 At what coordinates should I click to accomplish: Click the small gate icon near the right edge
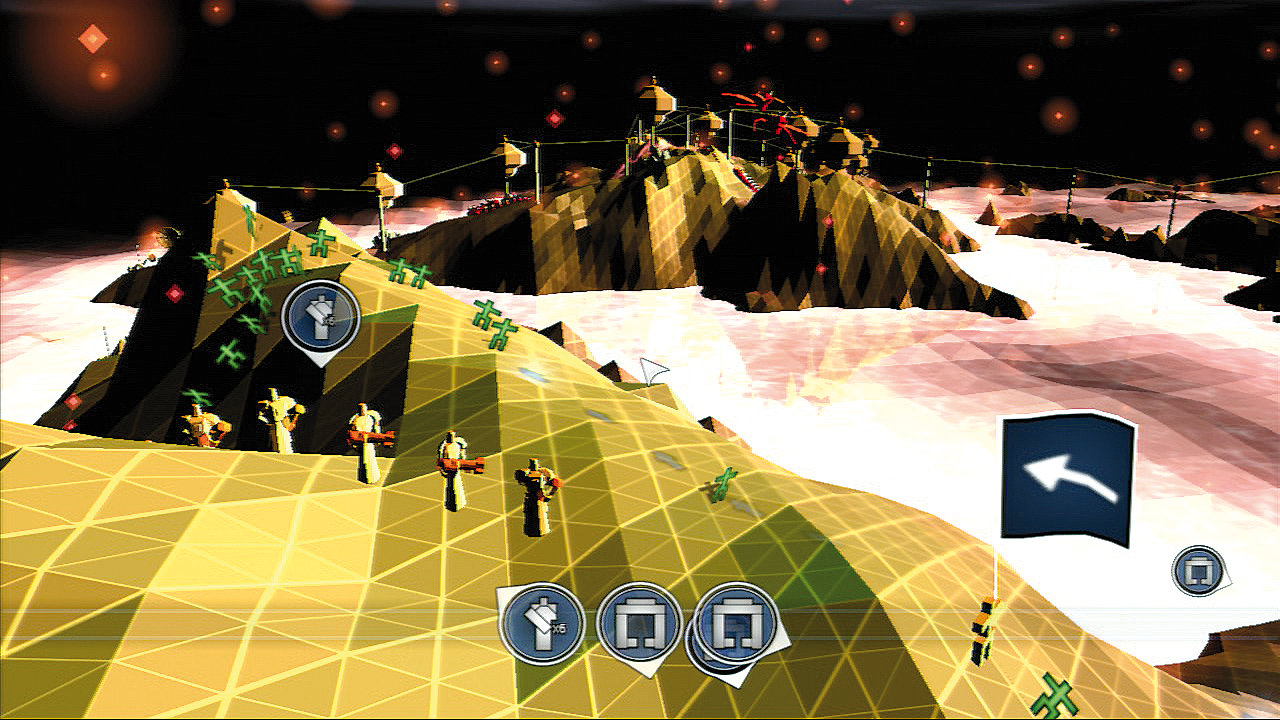click(x=1198, y=571)
